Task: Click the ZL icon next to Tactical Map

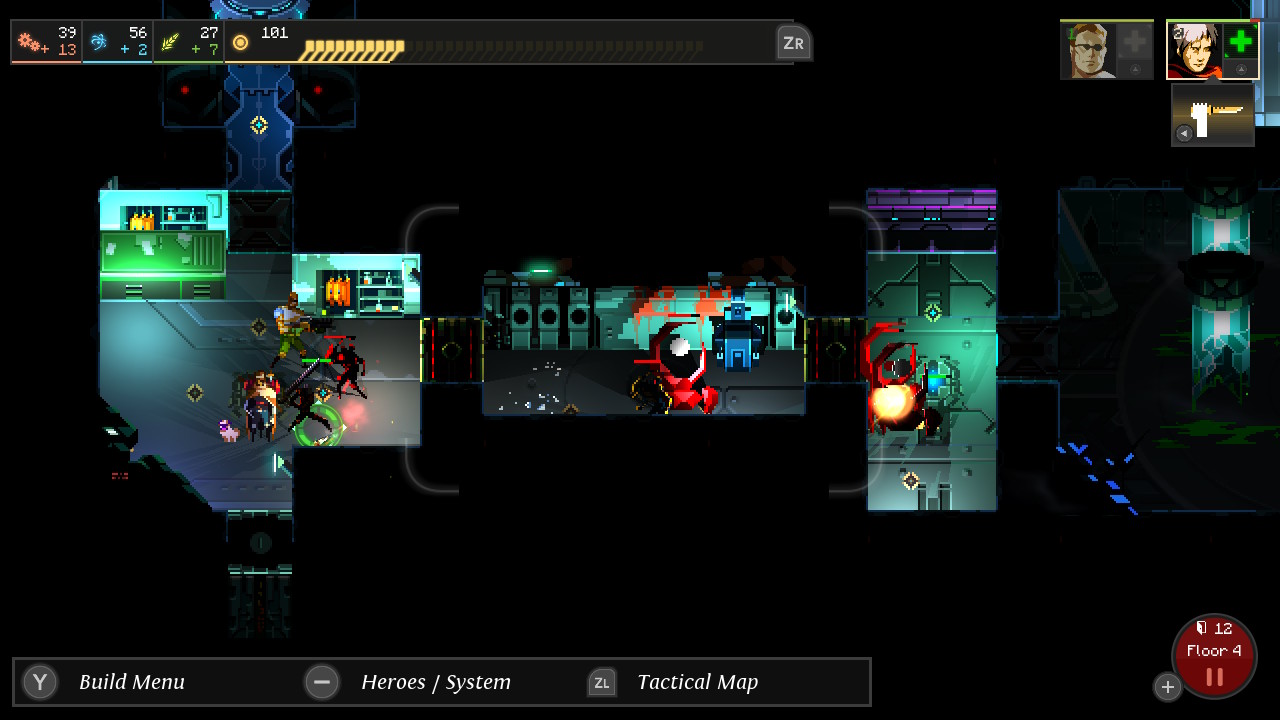Action: click(x=603, y=682)
